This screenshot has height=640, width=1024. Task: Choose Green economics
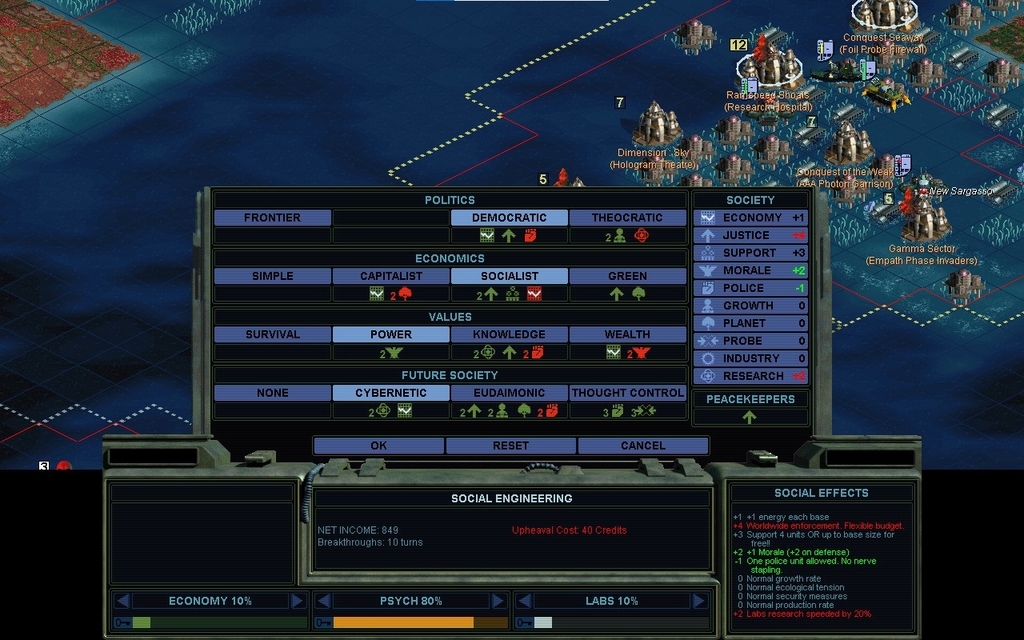pyautogui.click(x=627, y=276)
